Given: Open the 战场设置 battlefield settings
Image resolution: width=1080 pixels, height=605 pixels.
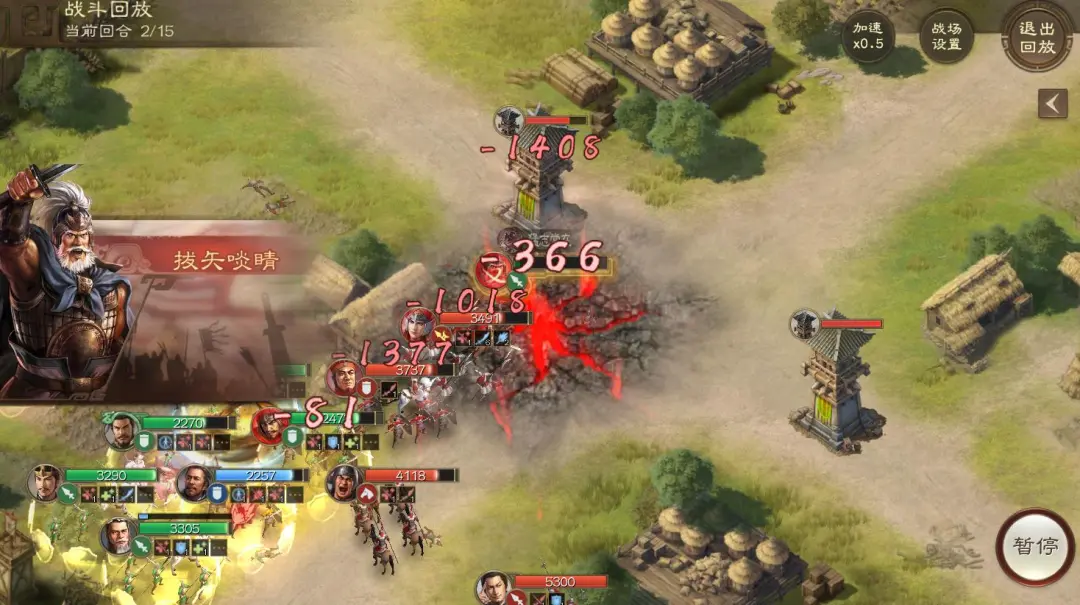Looking at the screenshot, I should click(946, 37).
